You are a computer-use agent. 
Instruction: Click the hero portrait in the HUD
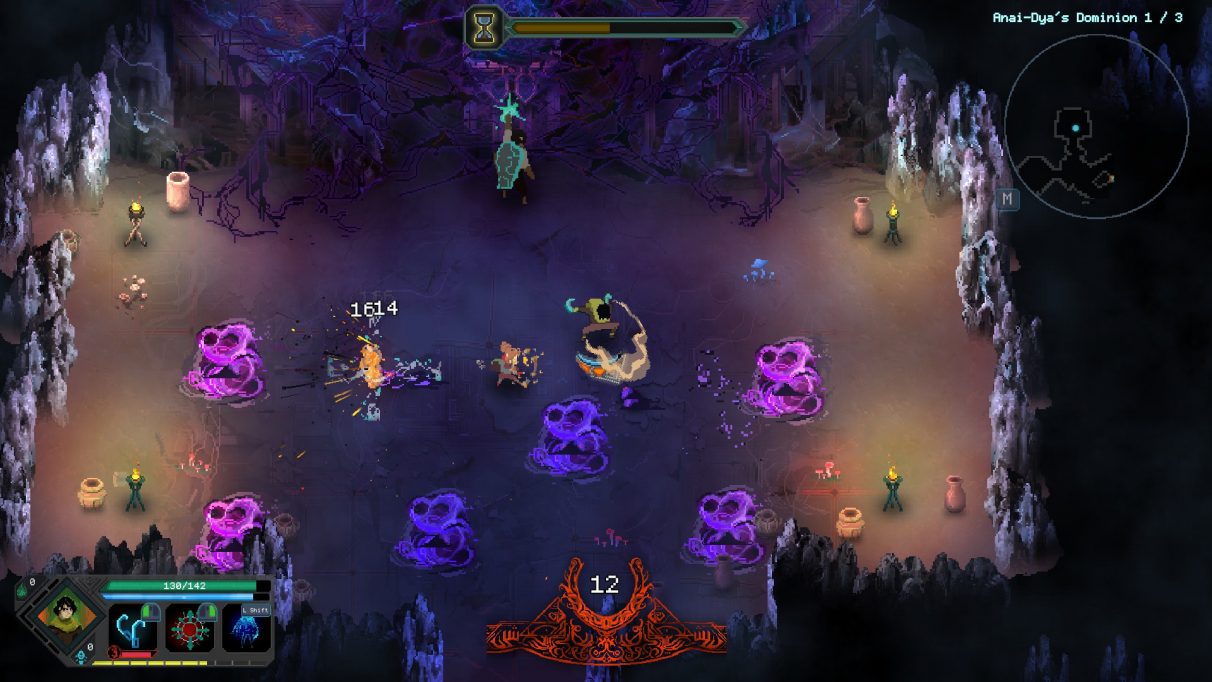coord(60,611)
